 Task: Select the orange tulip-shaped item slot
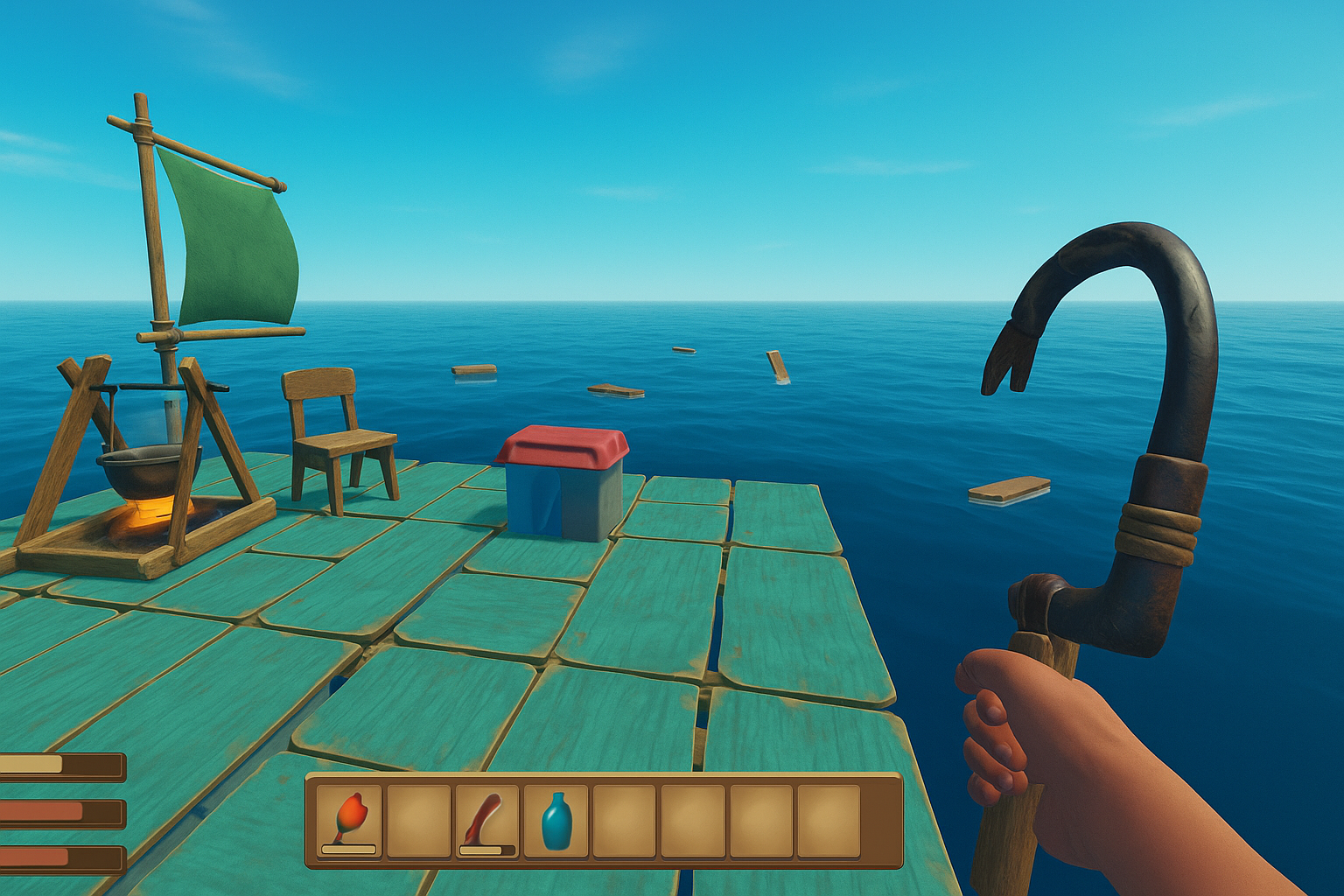[349, 821]
